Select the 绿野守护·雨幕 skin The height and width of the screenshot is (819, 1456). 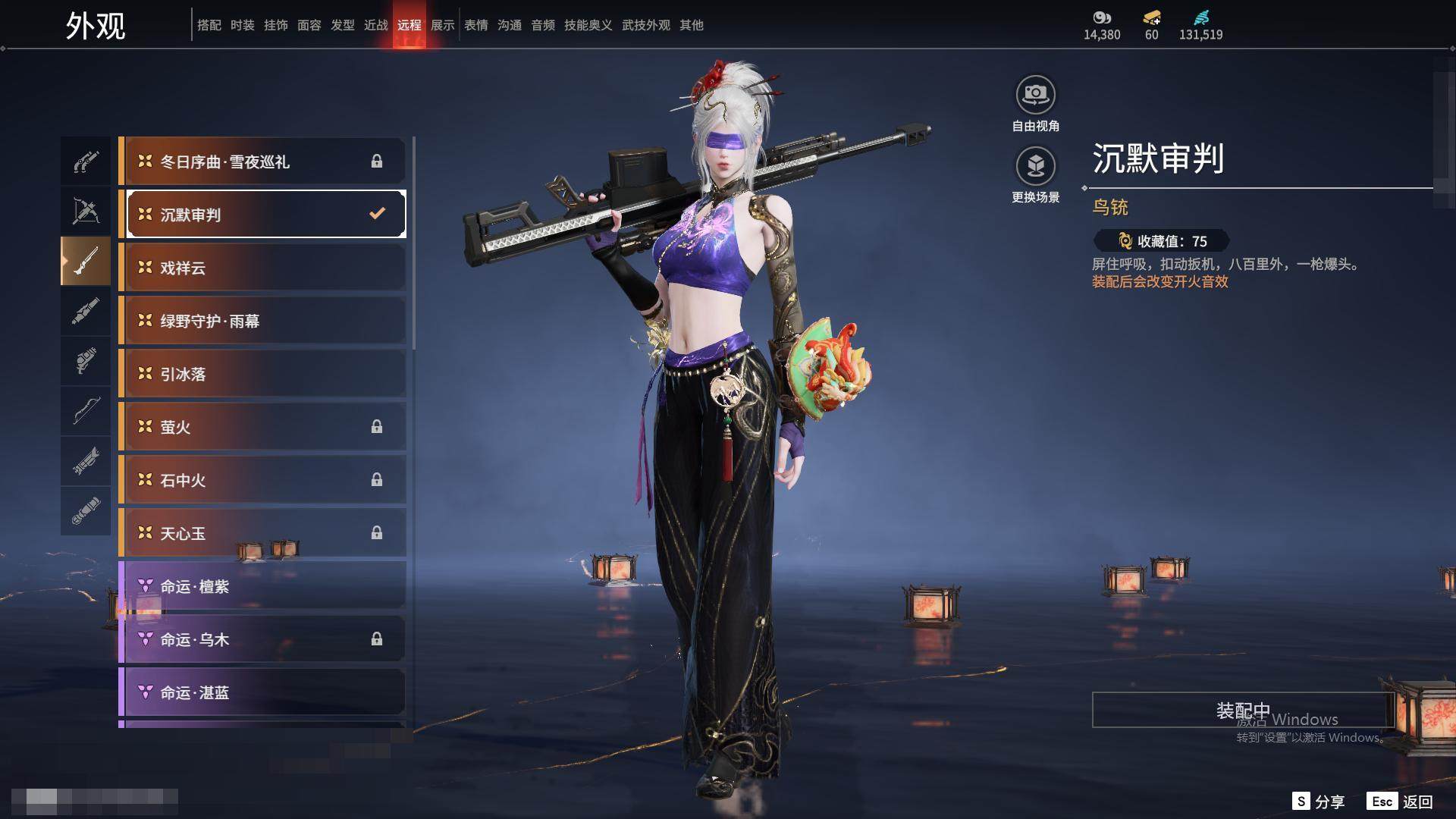(263, 321)
